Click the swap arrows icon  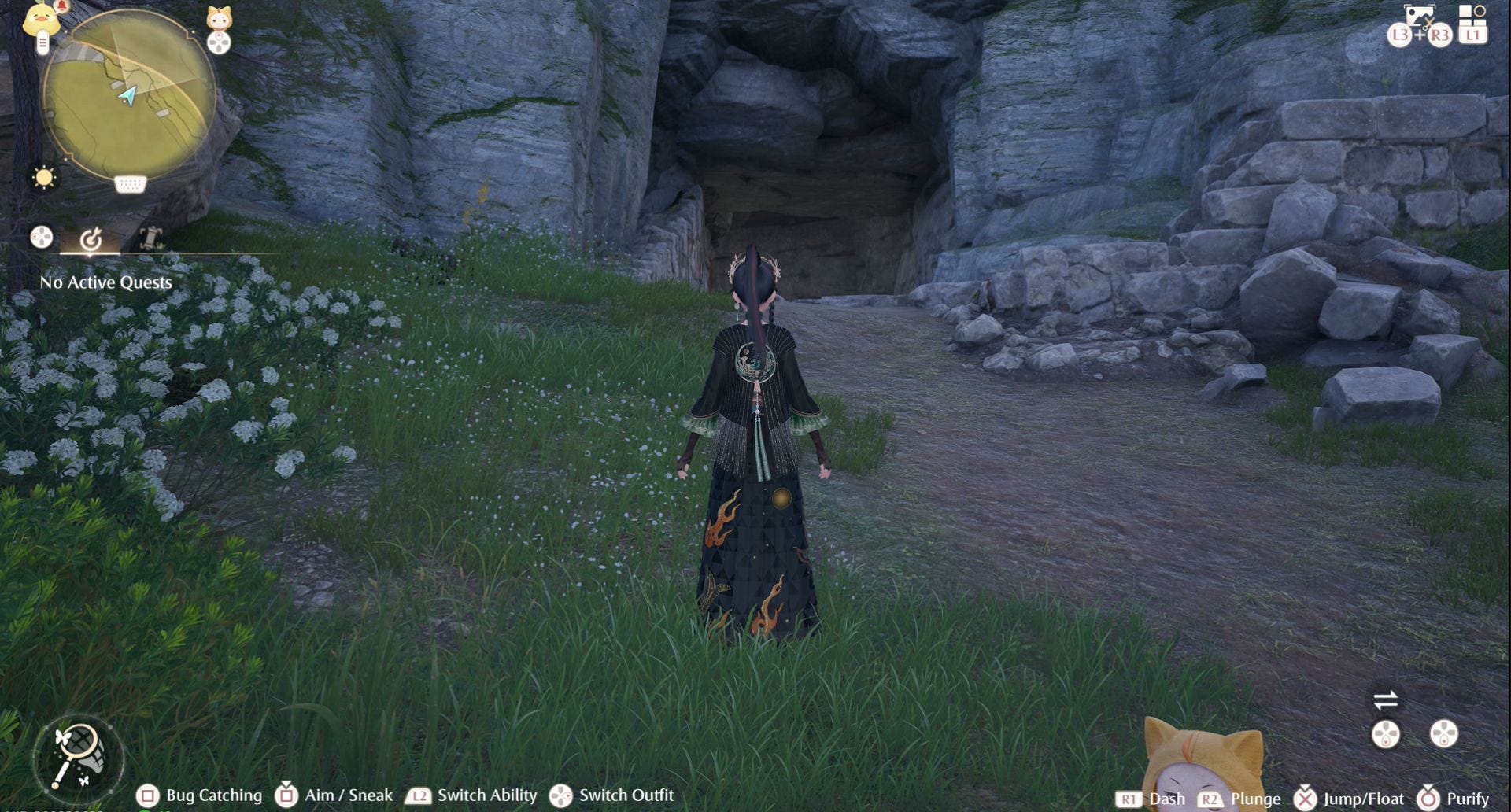click(x=1385, y=699)
